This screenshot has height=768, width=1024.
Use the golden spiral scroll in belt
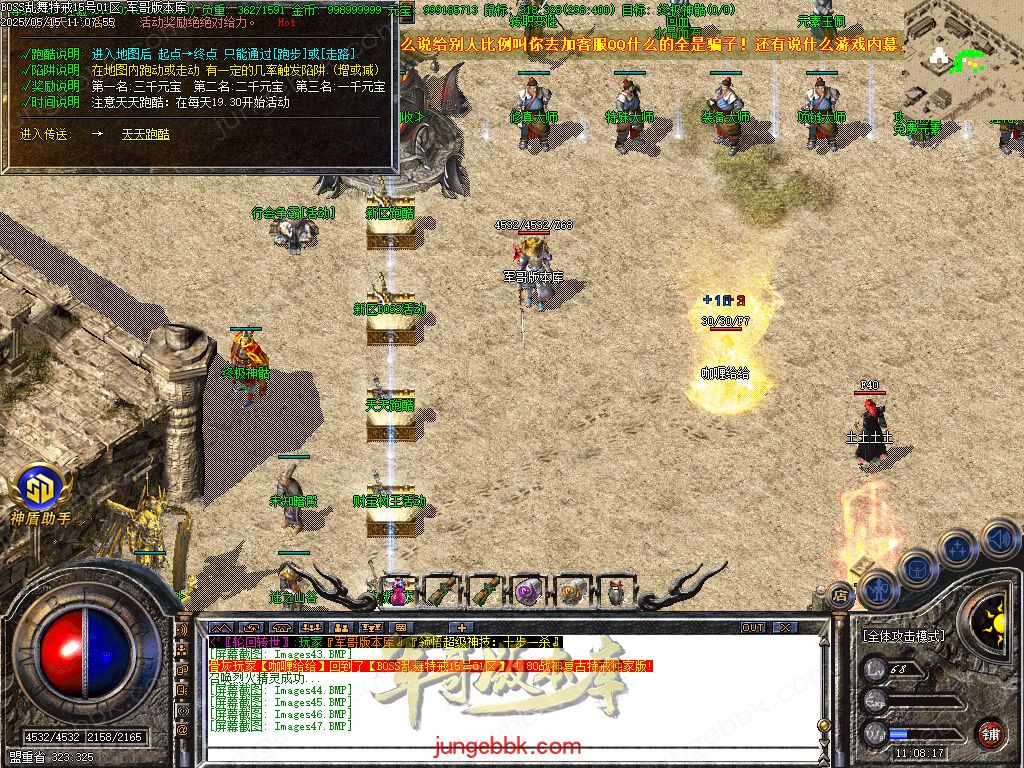[571, 591]
